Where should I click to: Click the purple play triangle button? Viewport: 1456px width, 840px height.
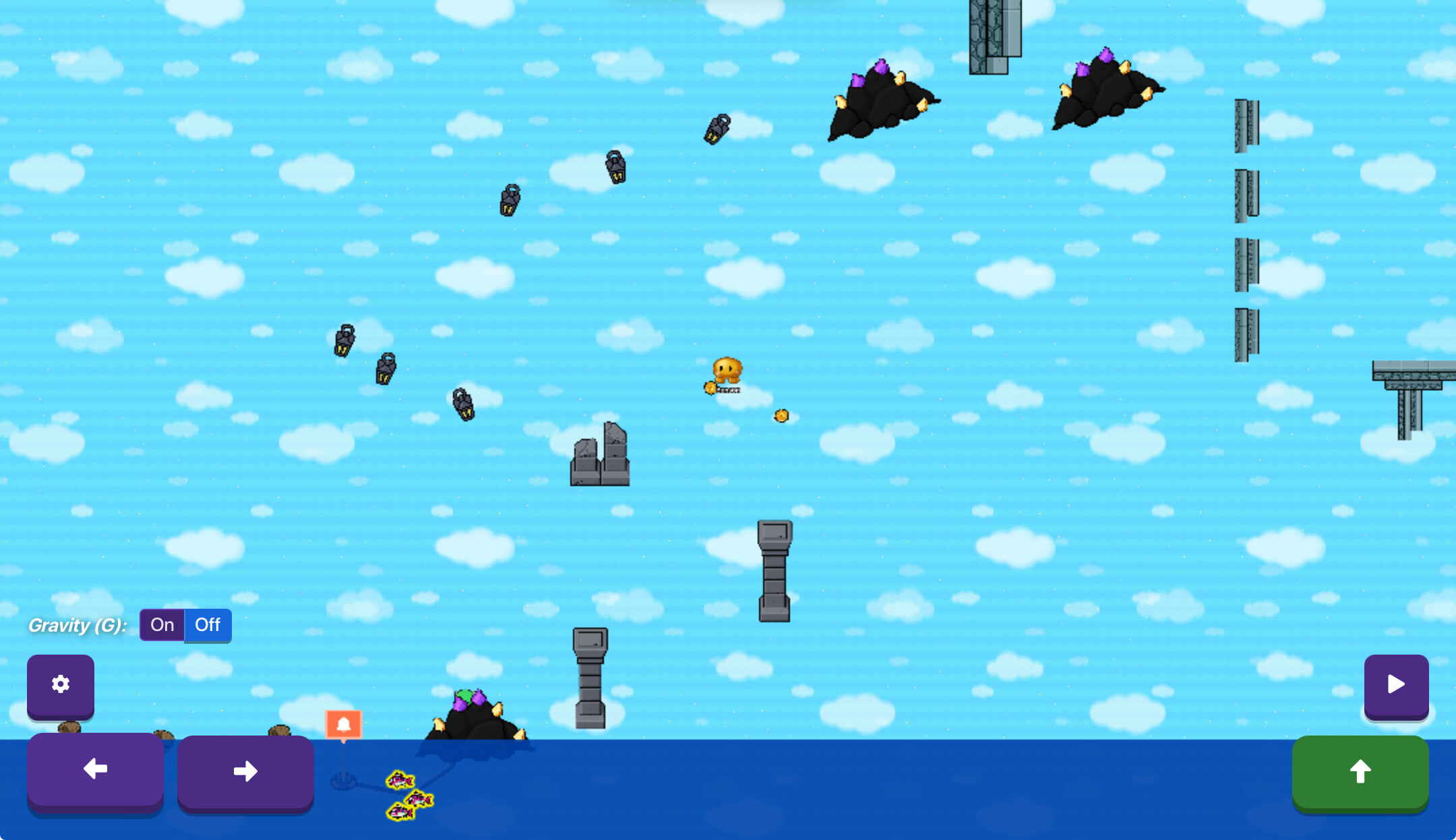1396,685
